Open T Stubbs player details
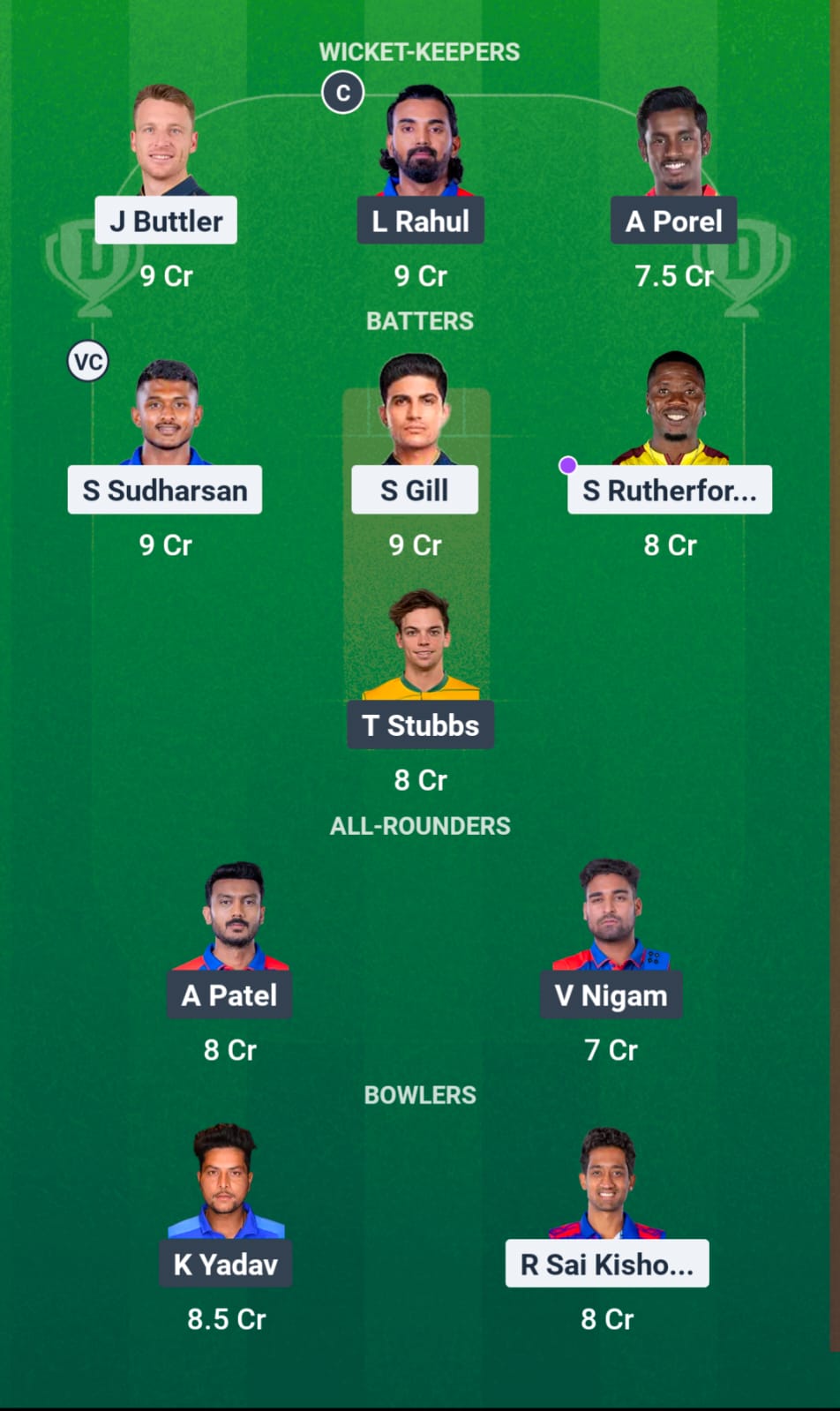 point(420,724)
